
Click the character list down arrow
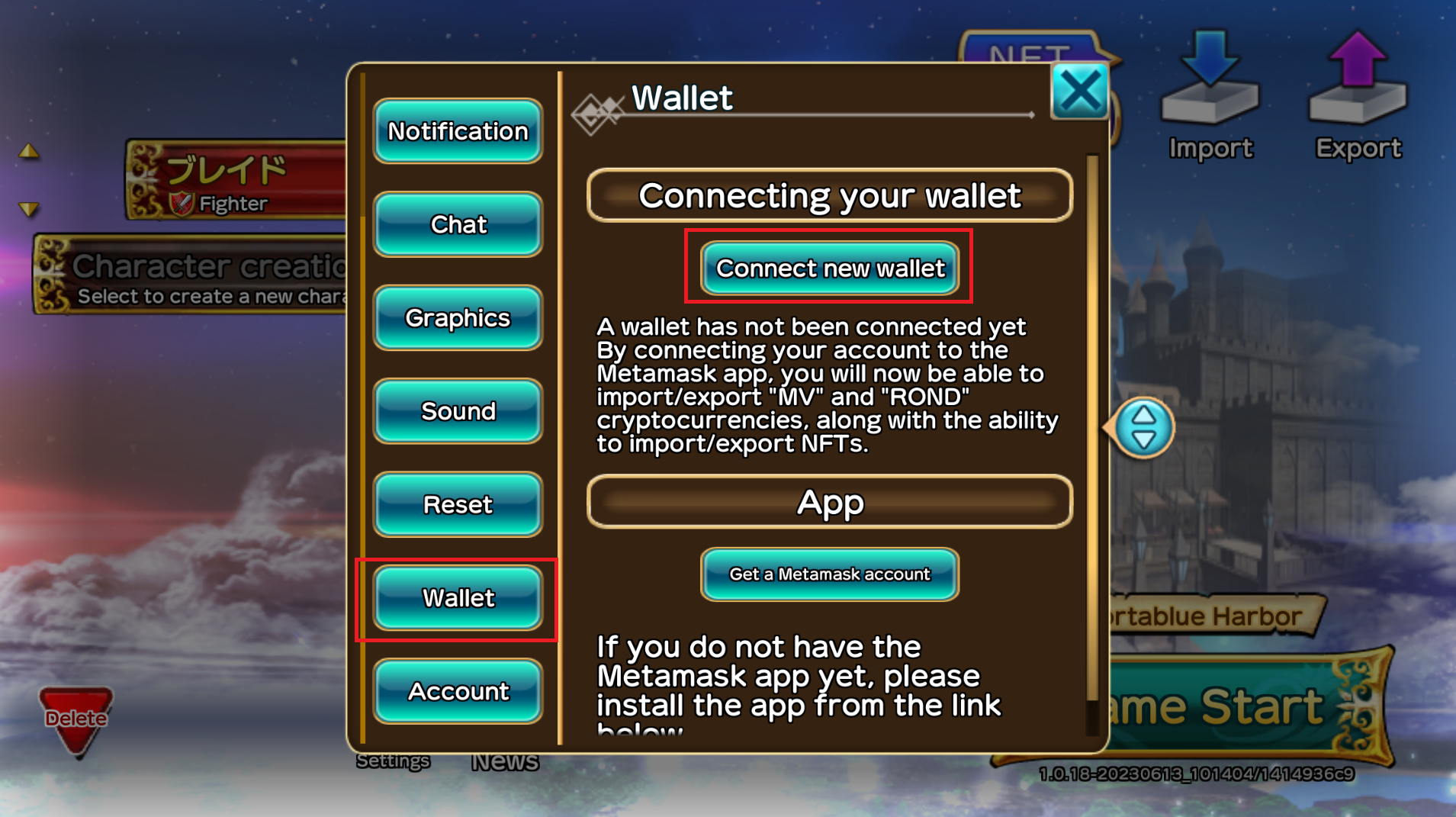point(29,208)
